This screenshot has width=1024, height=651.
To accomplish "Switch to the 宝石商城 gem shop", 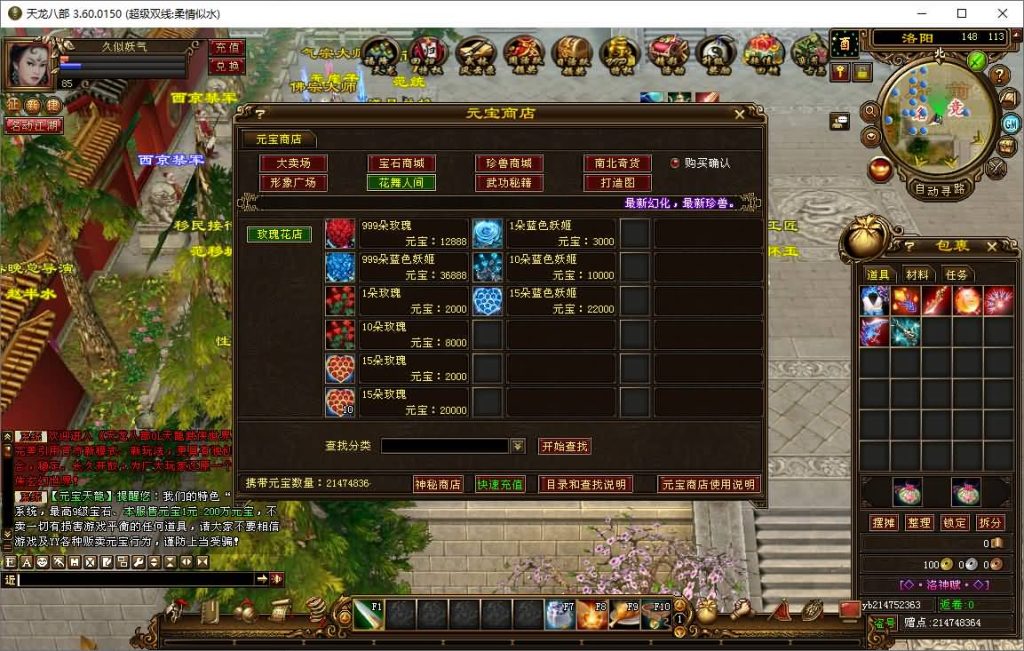I will point(401,163).
